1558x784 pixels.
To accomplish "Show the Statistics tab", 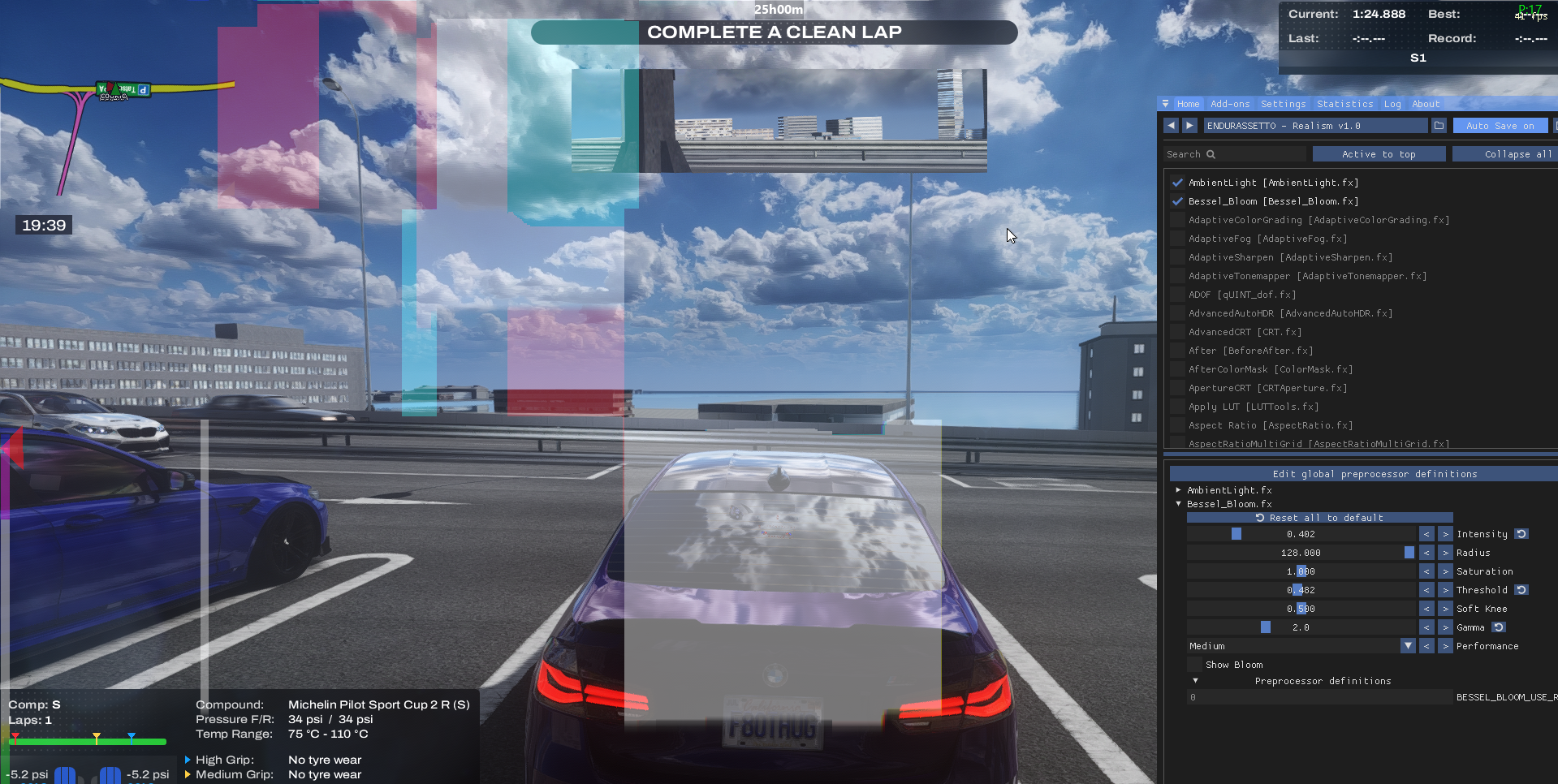I will click(1344, 104).
